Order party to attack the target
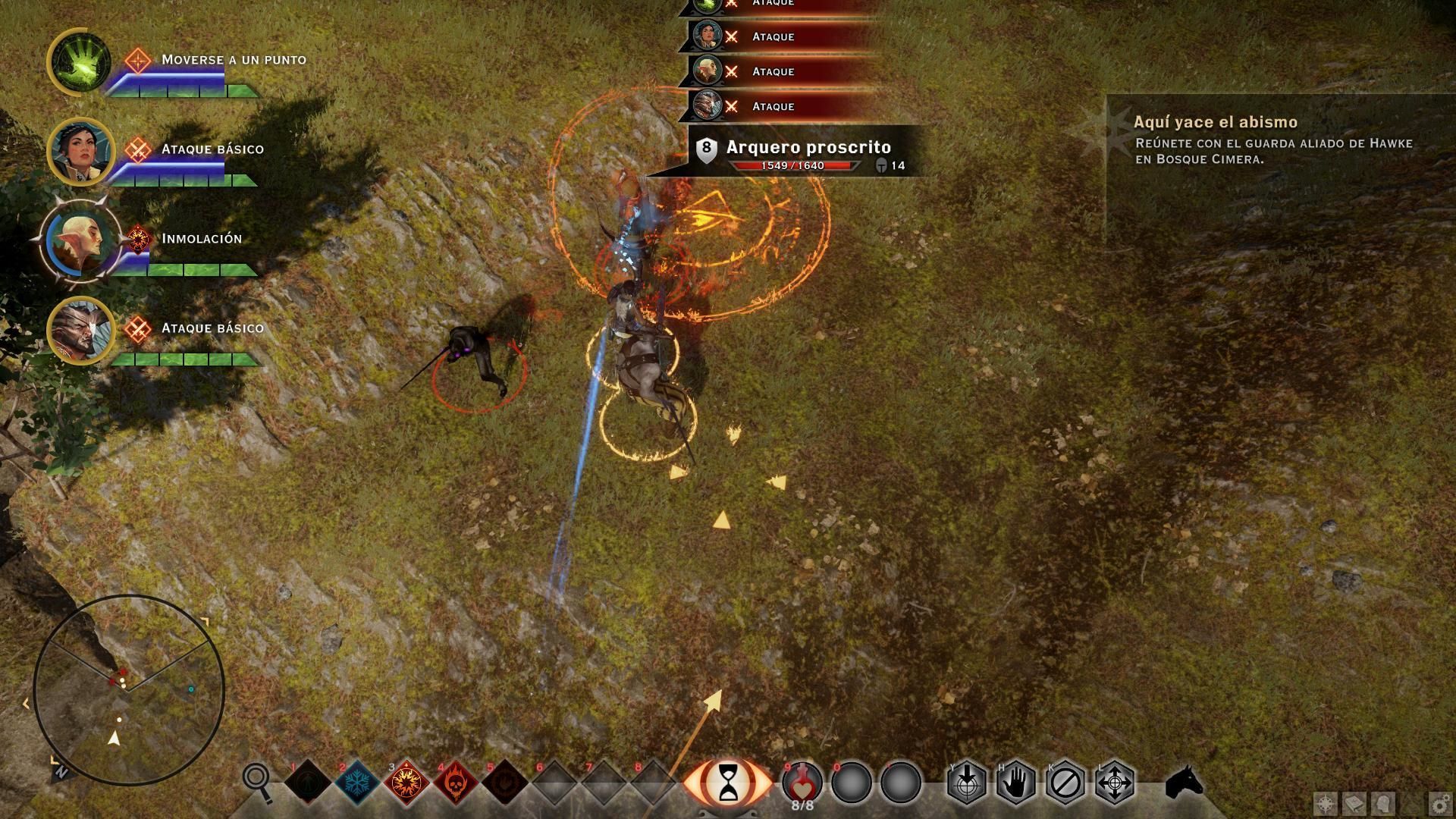Viewport: 1456px width, 819px height. tap(967, 782)
